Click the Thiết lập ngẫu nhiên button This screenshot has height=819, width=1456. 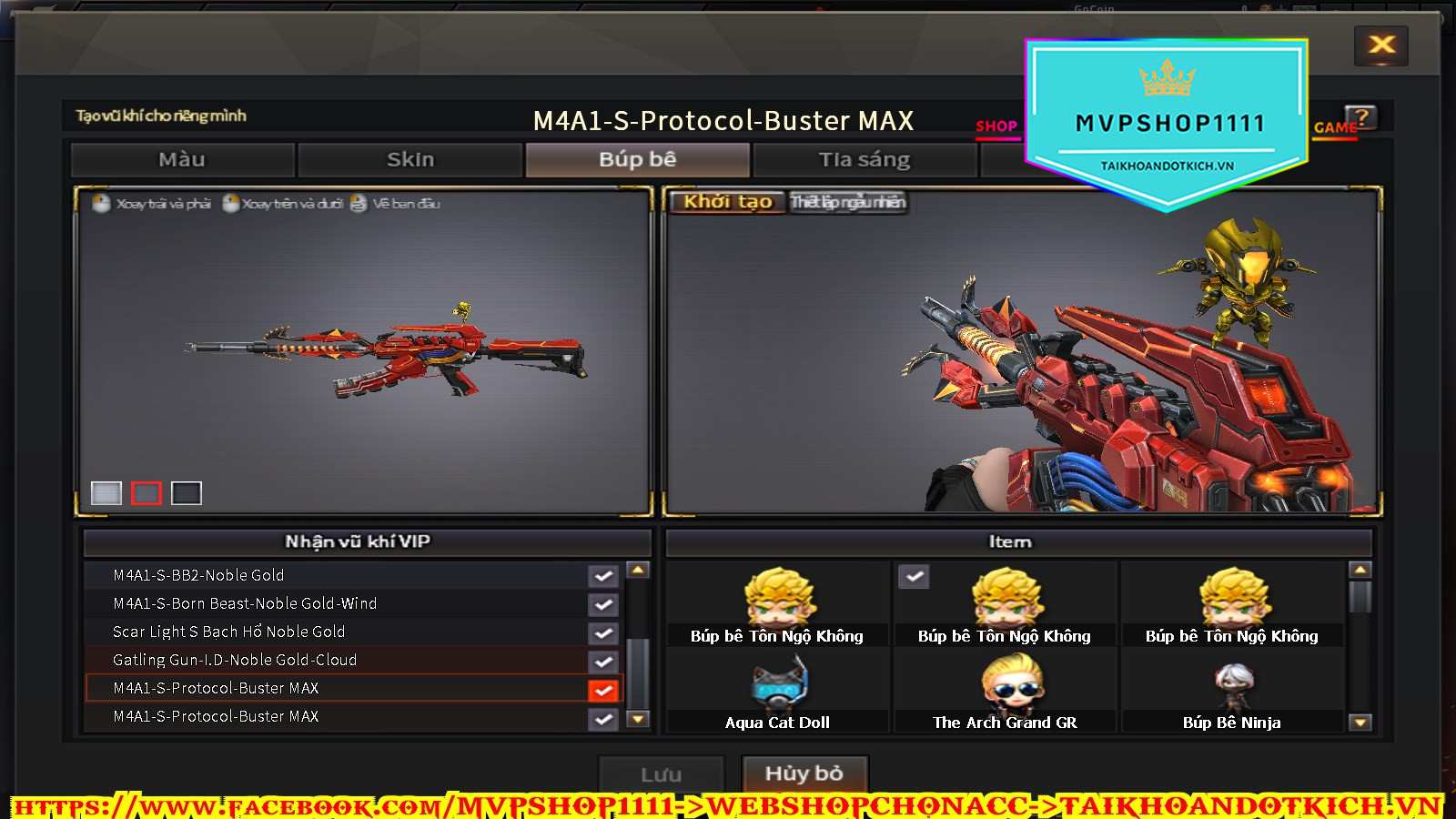[x=847, y=202]
